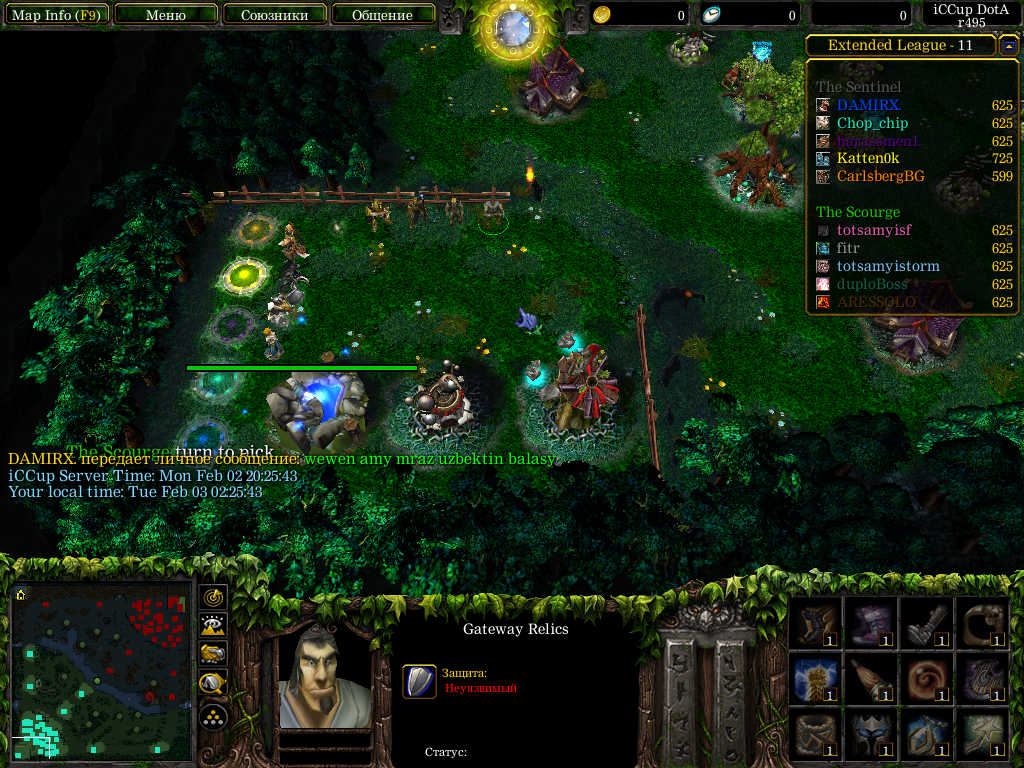Open the Союзники allies panel
The width and height of the screenshot is (1024, 768).
pos(274,15)
